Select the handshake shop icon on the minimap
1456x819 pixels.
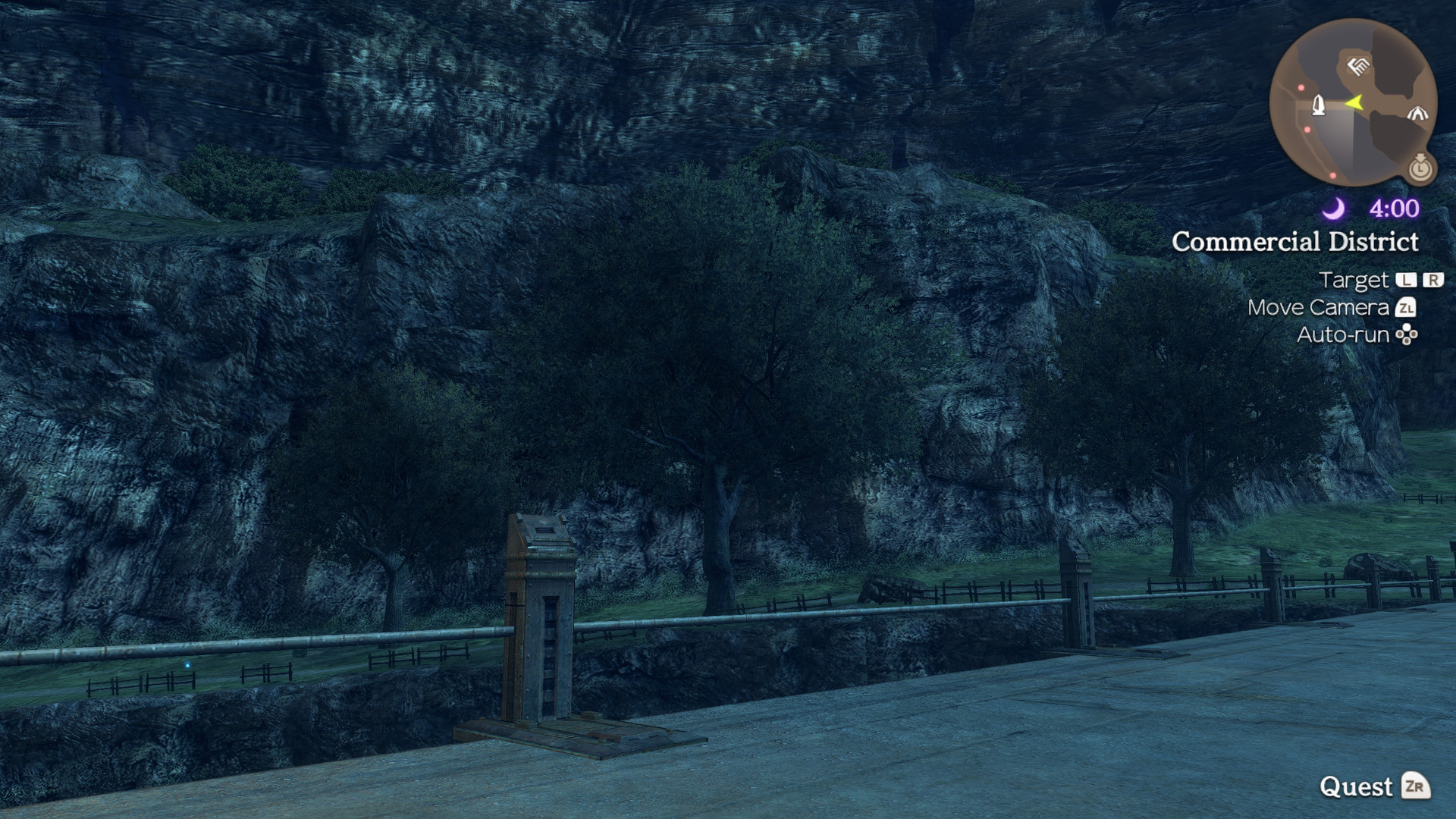click(x=1357, y=67)
